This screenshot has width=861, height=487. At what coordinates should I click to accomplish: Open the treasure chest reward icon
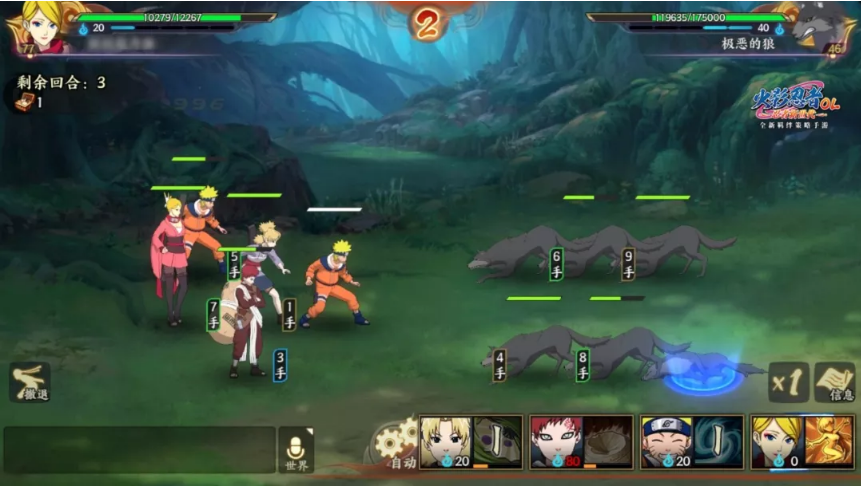coord(22,100)
